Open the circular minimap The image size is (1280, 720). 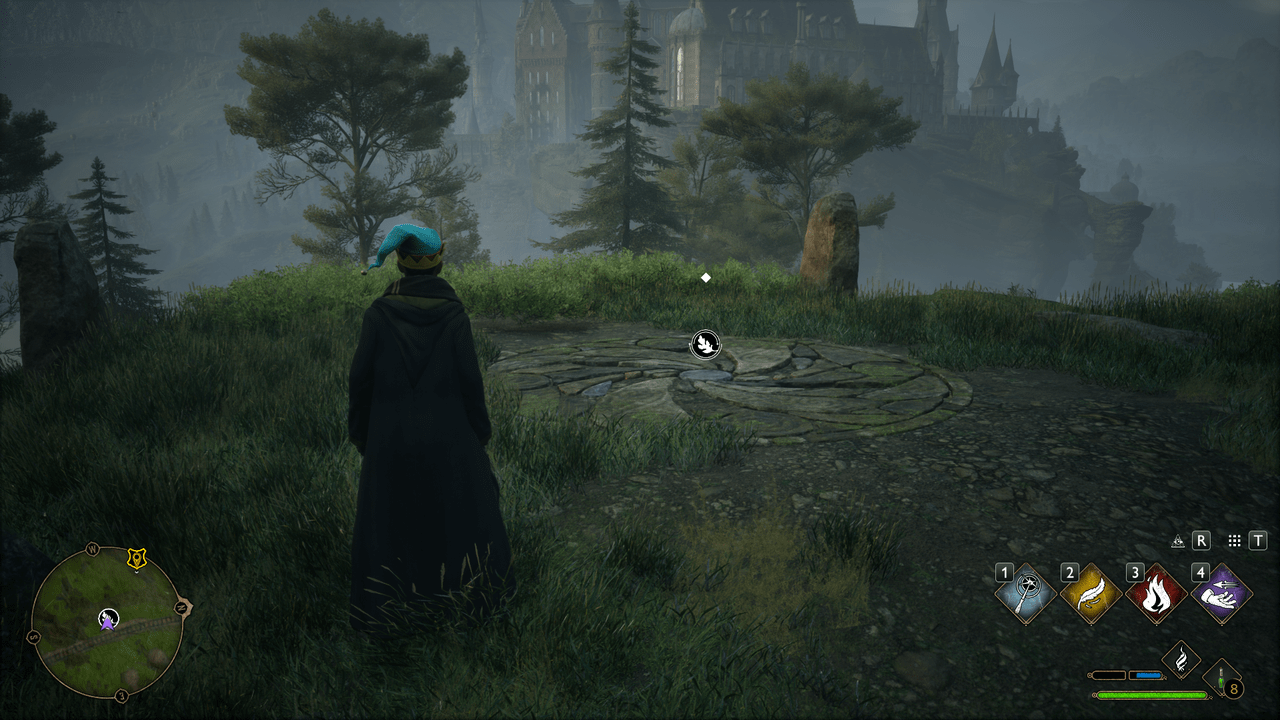point(107,622)
